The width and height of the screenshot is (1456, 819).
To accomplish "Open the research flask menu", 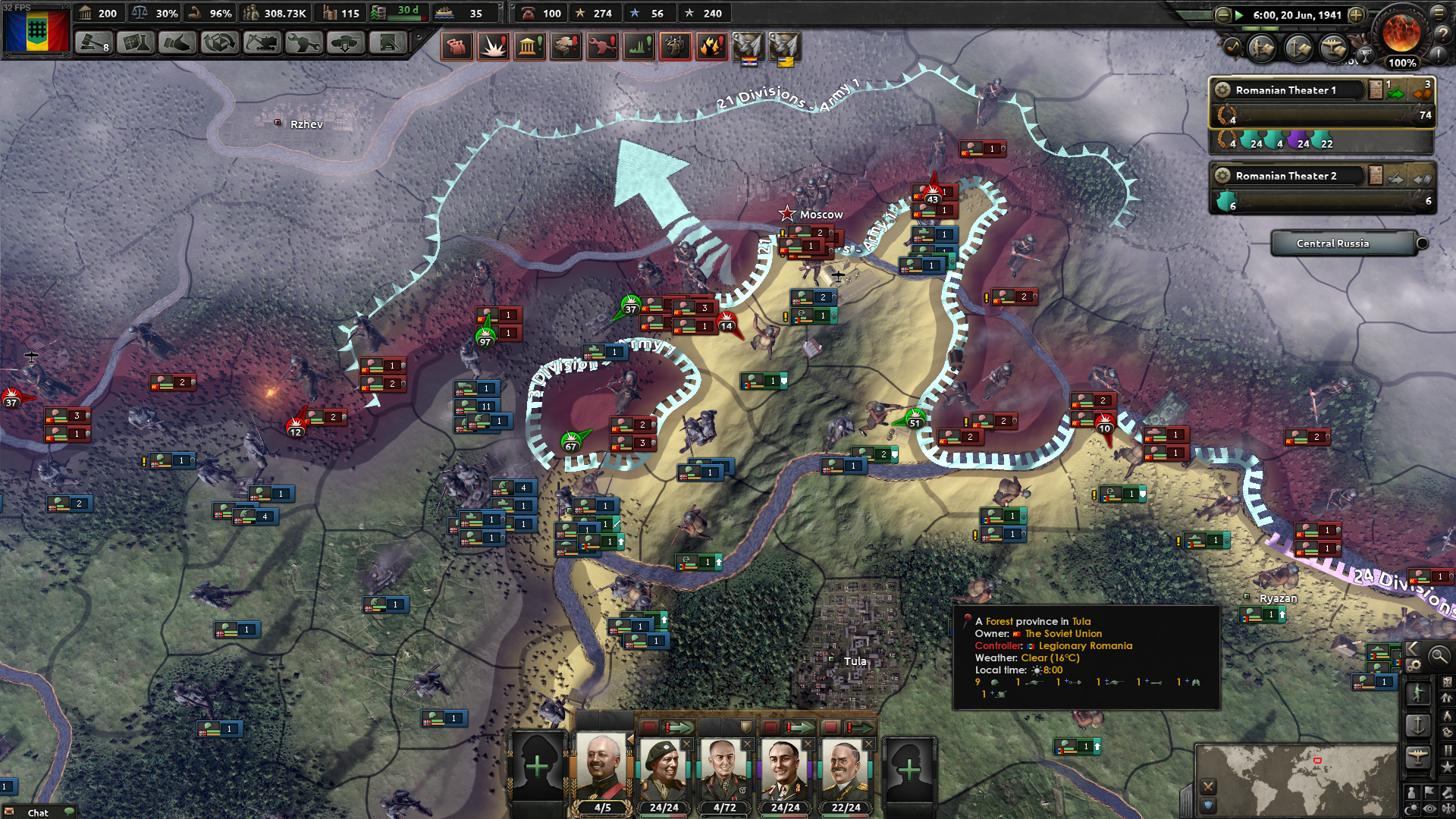I will (x=136, y=43).
